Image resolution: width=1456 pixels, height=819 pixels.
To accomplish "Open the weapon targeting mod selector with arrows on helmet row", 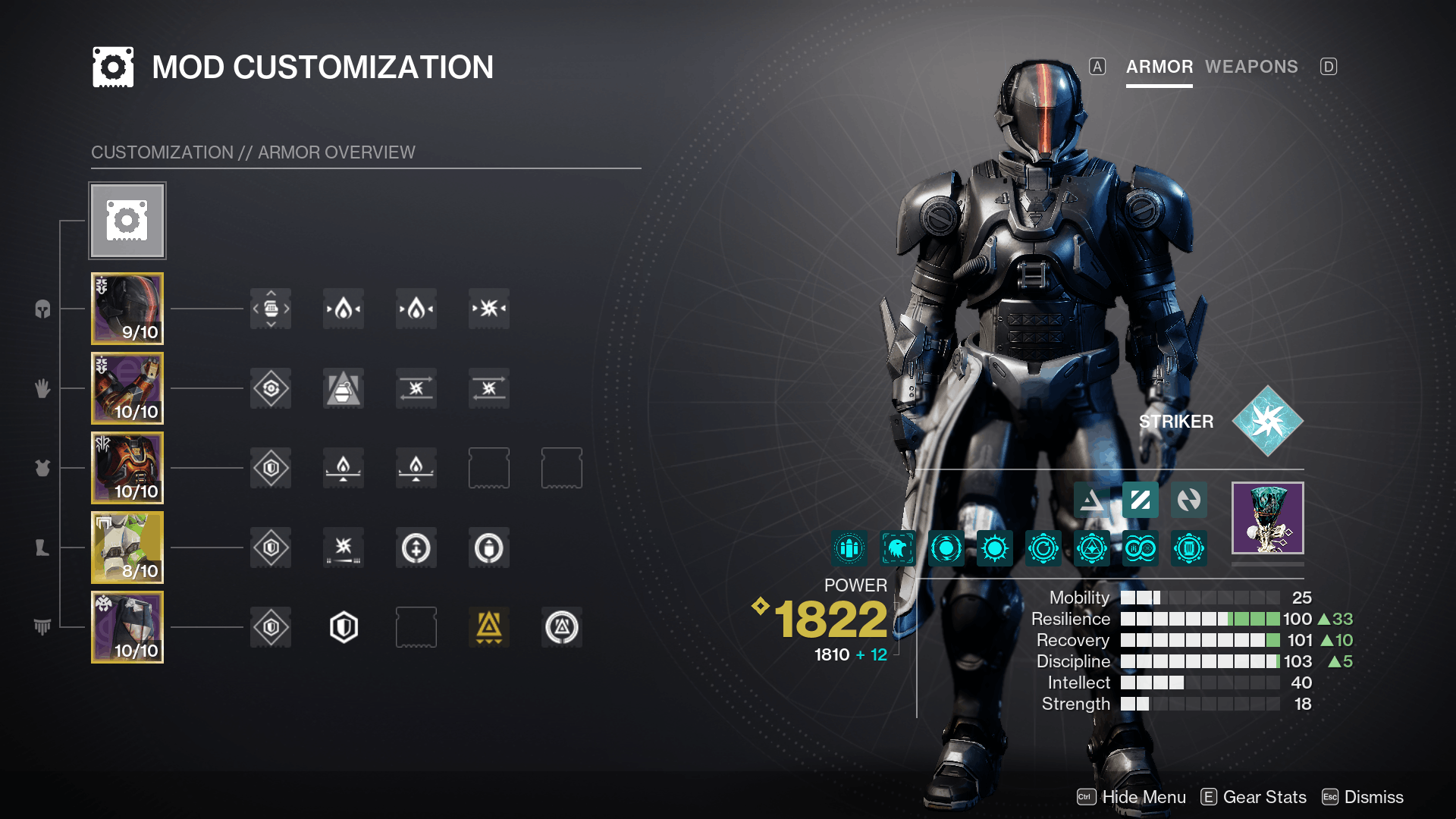I will 270,309.
